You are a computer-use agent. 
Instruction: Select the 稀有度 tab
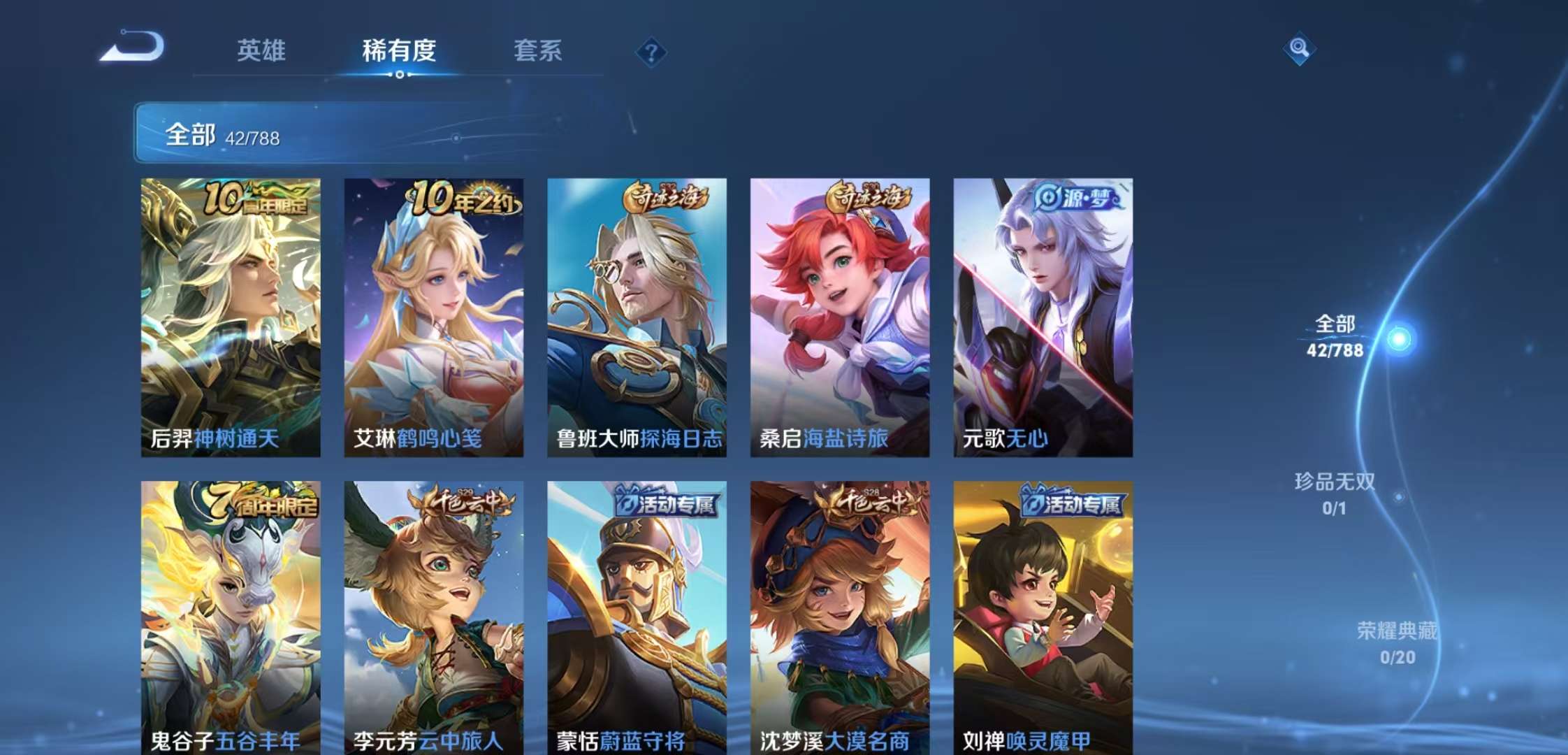pos(398,51)
